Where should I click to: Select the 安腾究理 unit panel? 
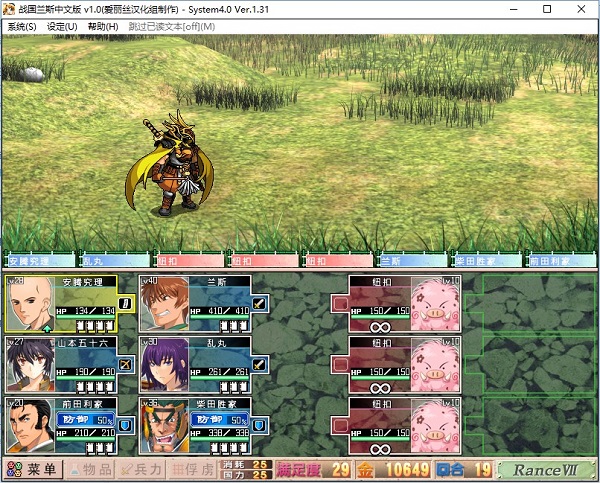tap(62, 304)
